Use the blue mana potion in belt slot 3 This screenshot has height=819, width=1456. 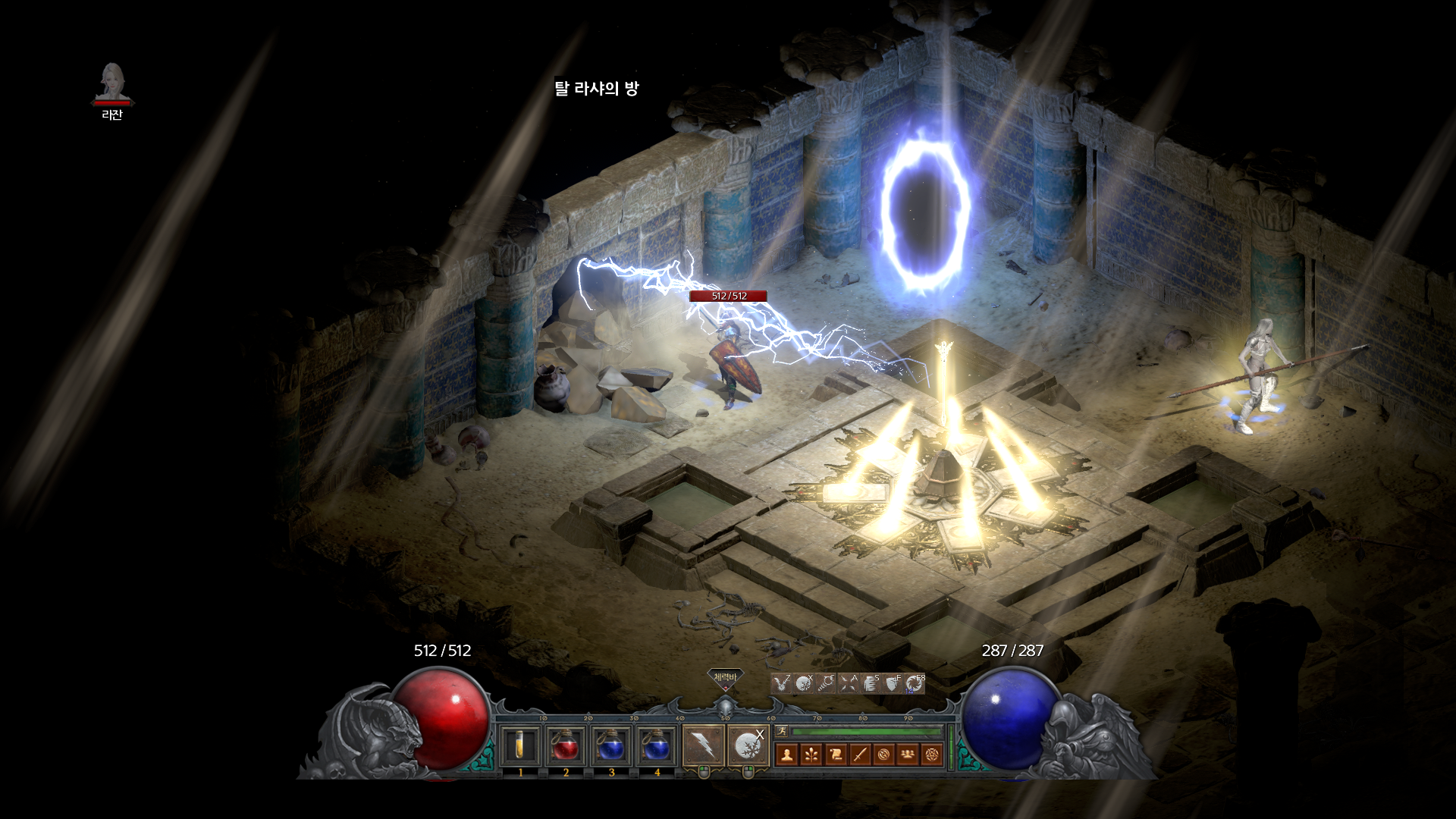[x=611, y=746]
